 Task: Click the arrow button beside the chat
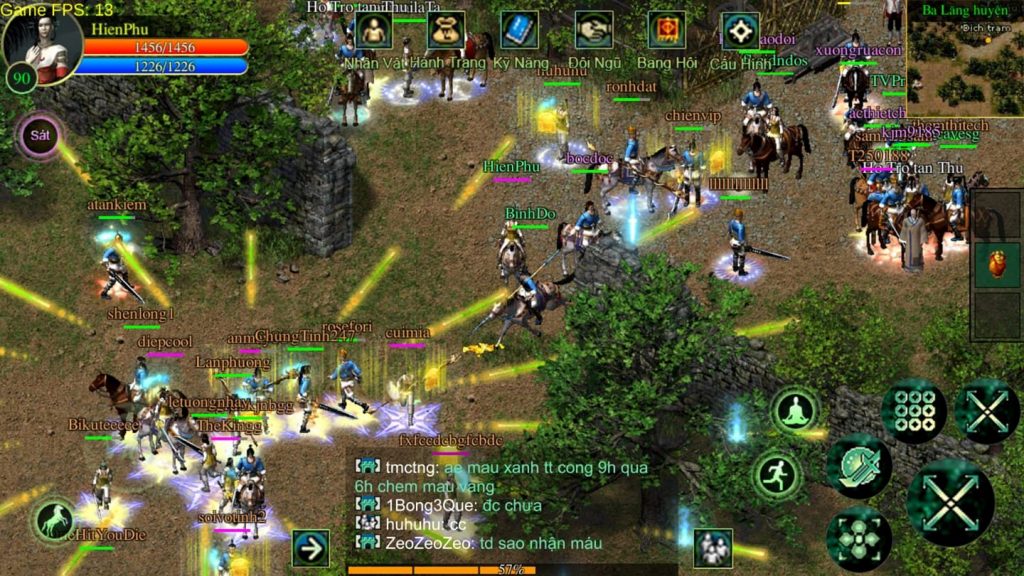click(x=310, y=548)
